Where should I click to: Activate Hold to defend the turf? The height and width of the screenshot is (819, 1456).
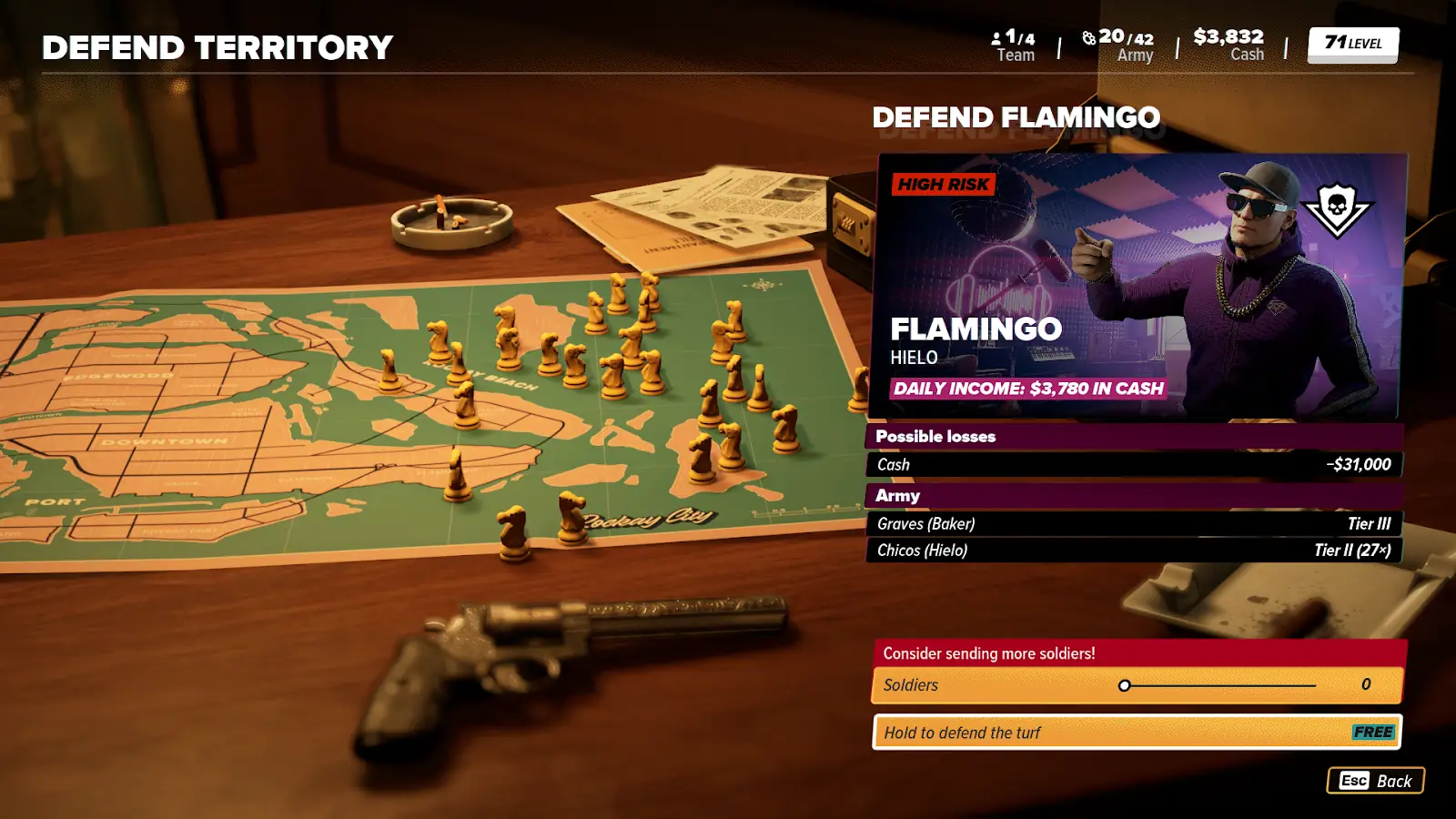1137,733
